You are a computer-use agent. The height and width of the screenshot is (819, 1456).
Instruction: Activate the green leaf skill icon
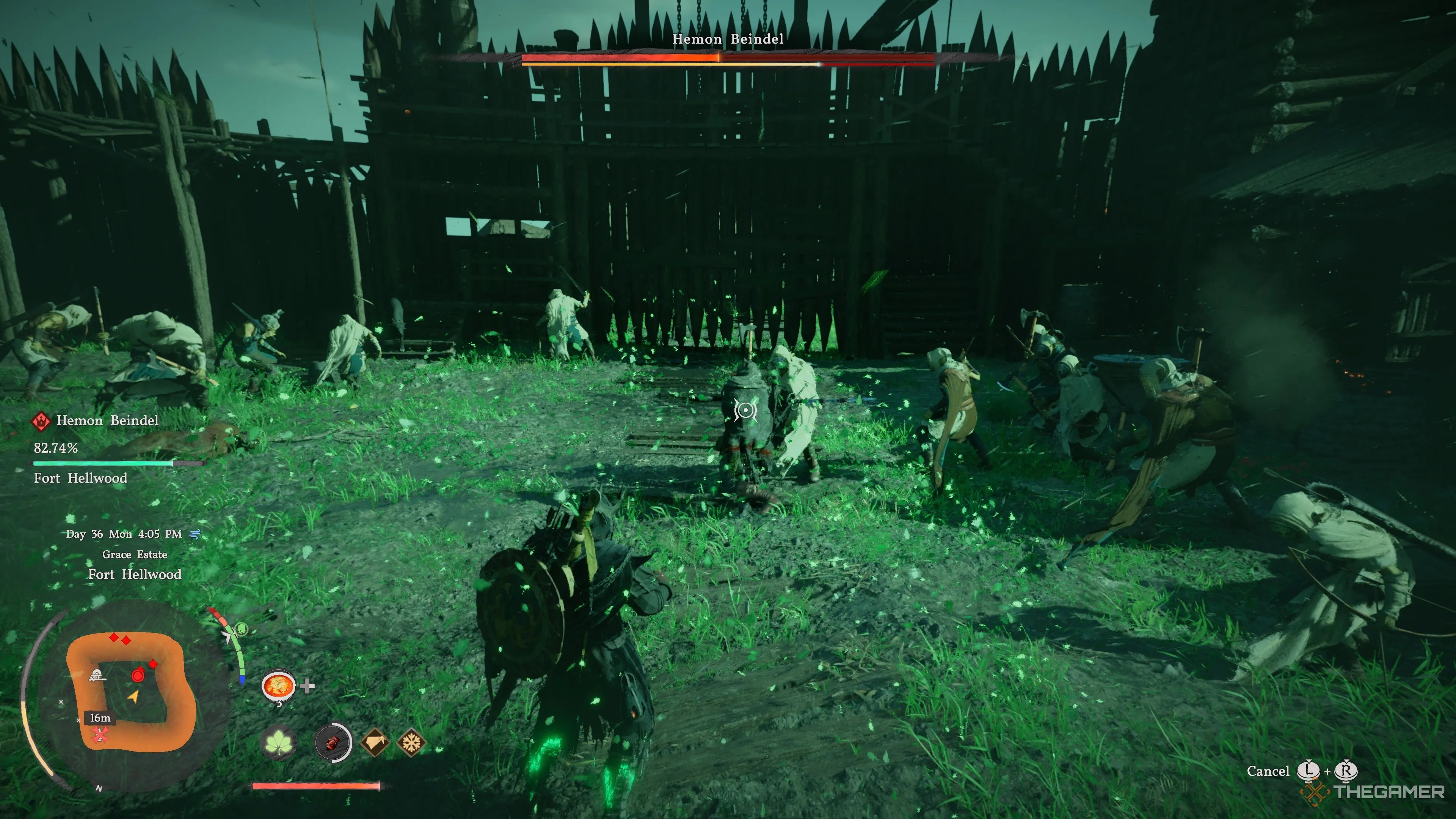[x=279, y=742]
